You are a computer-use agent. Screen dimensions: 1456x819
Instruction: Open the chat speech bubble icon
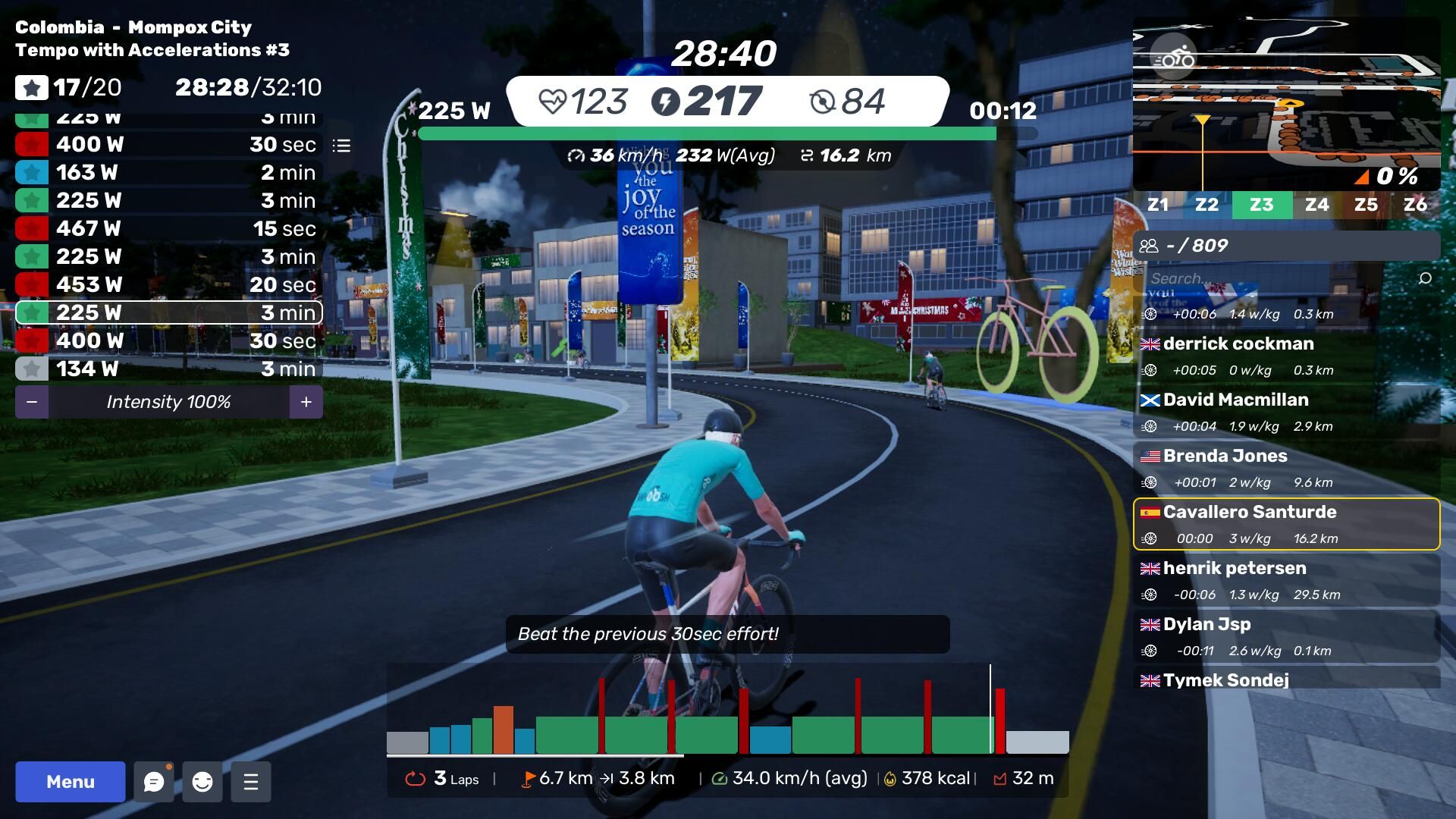tap(154, 782)
